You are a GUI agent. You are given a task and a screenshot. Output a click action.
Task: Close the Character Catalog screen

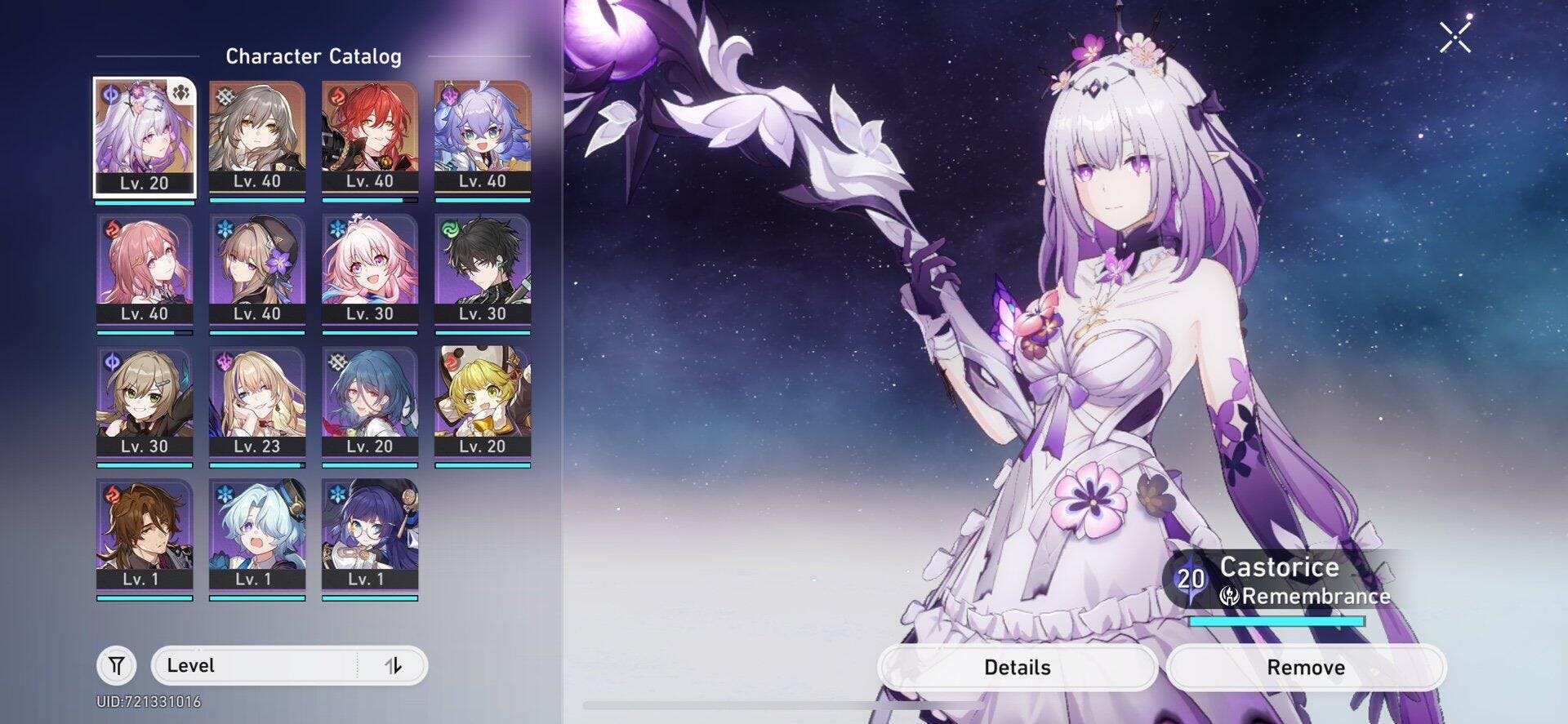[x=1454, y=38]
